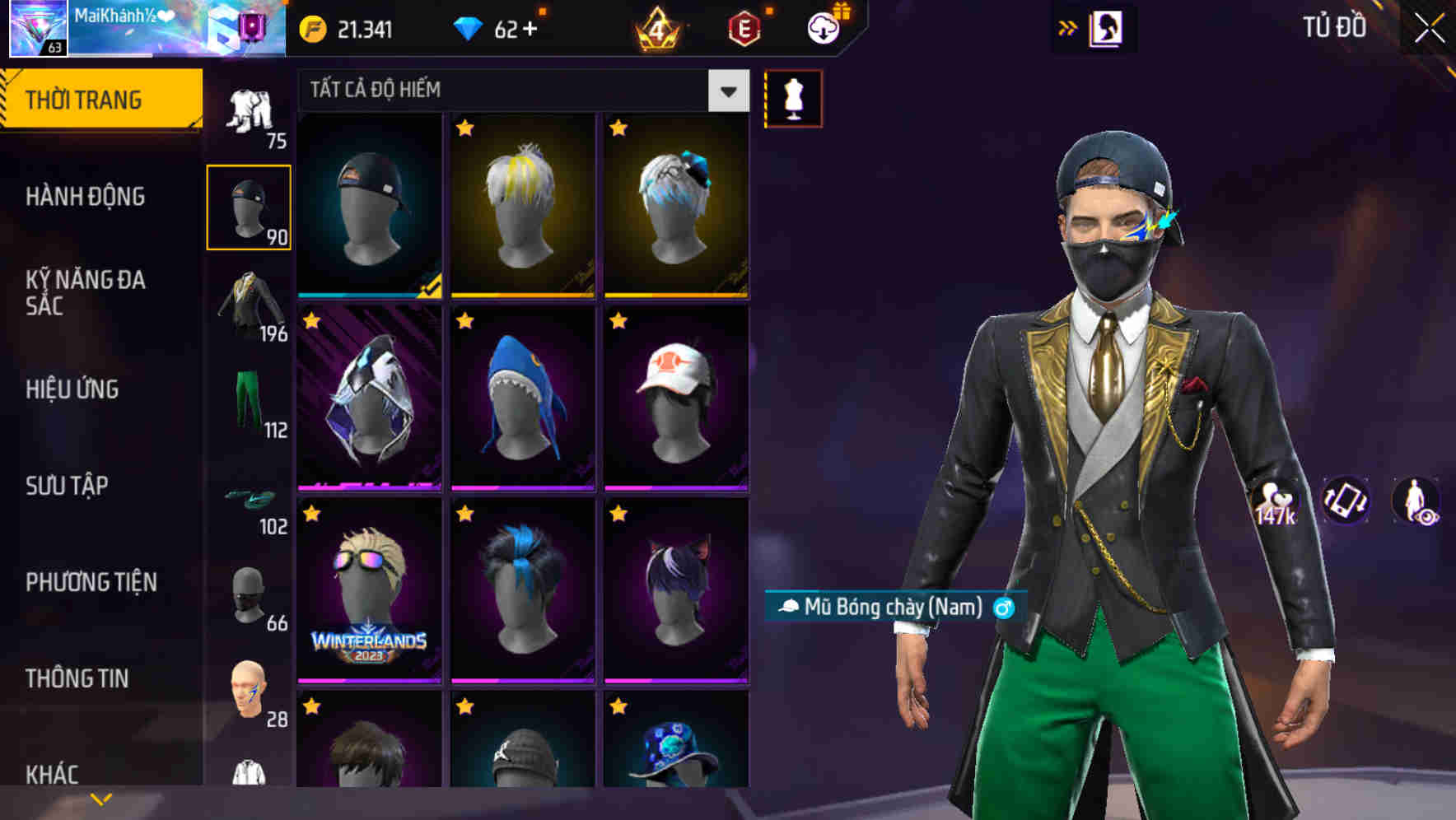Click the arrow button on the rarity filter
Image resolution: width=1456 pixels, height=820 pixels.
click(x=727, y=91)
